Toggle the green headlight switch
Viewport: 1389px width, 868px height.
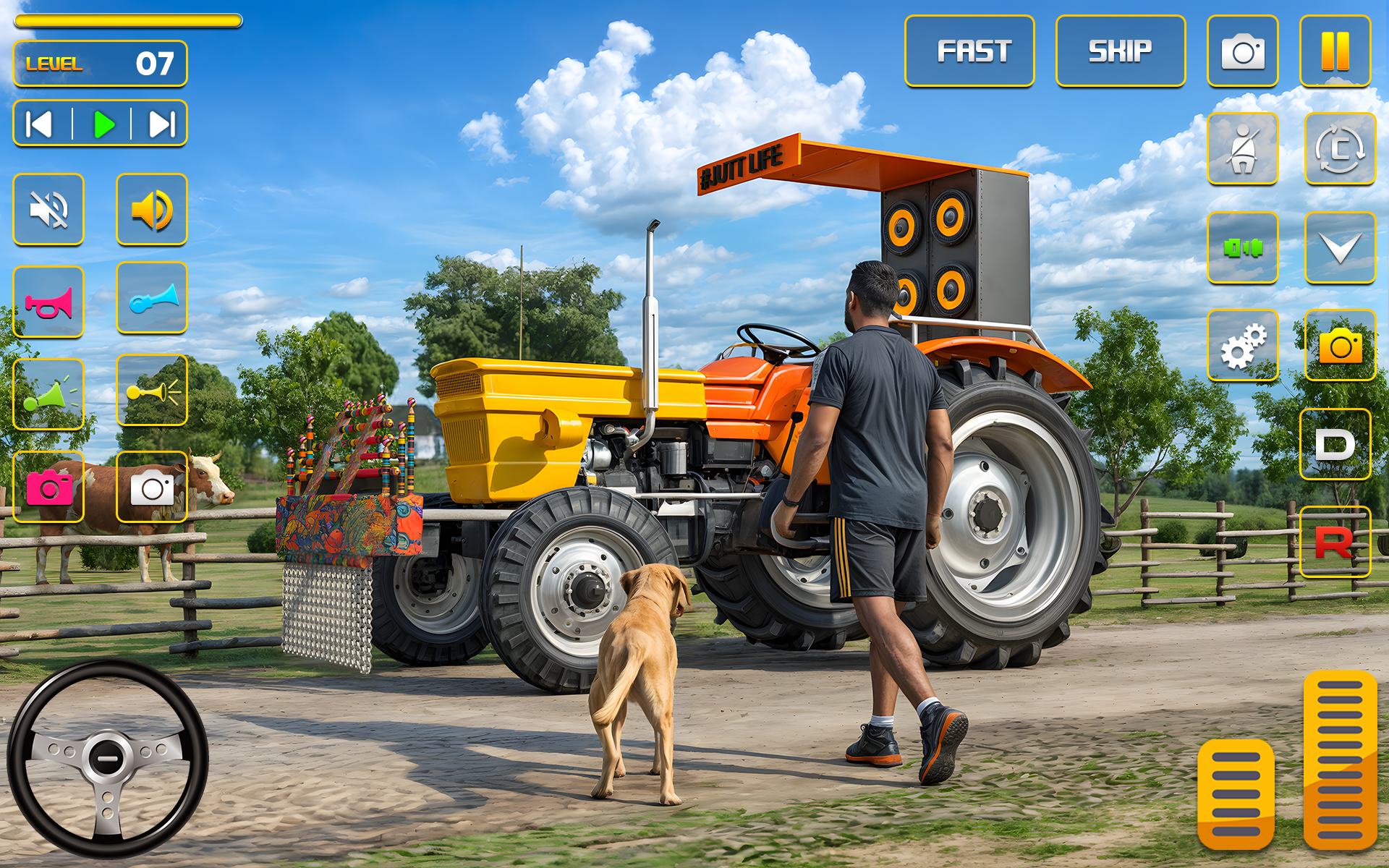1242,247
